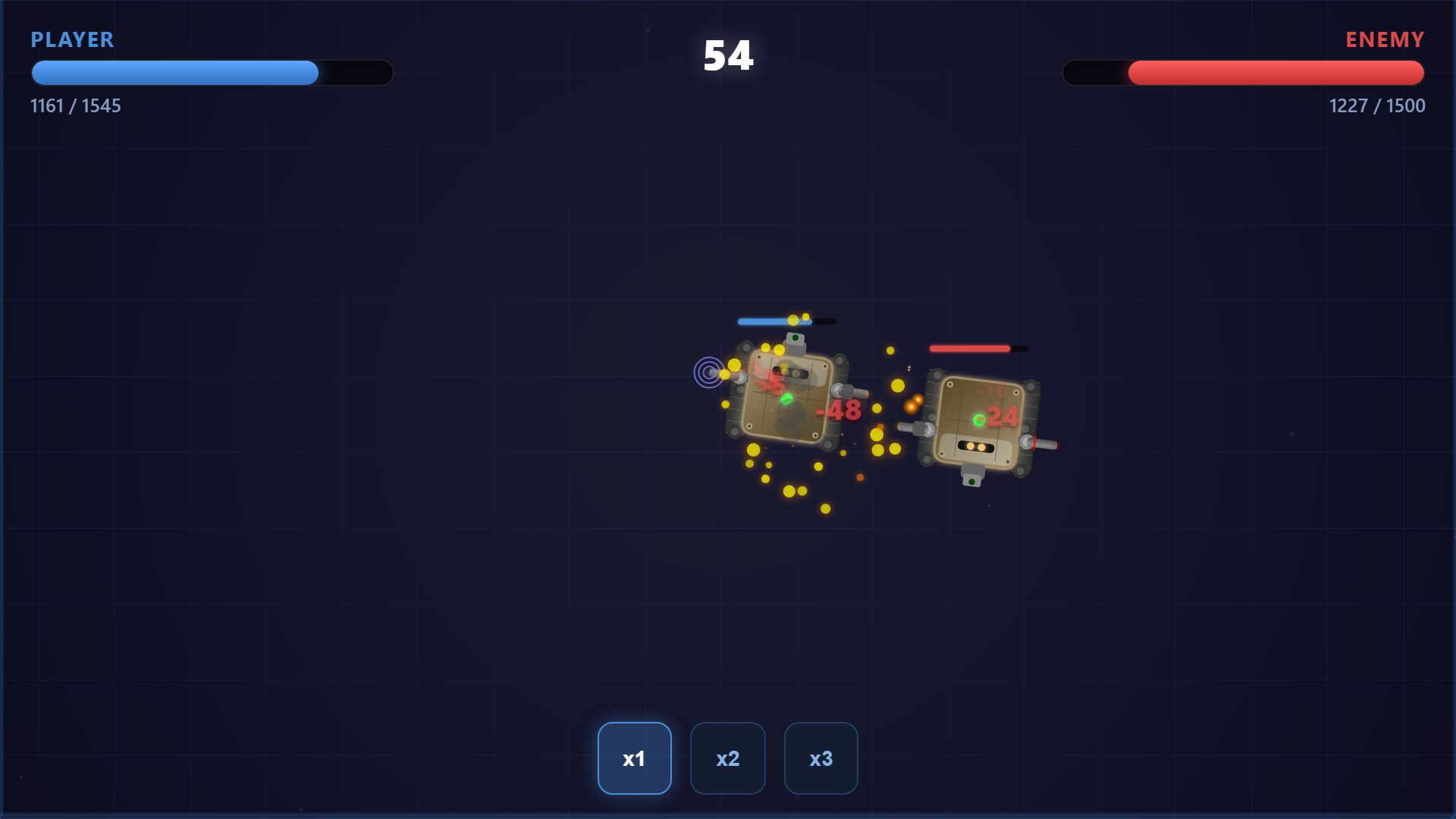Click the green power orb on the player robot

tap(786, 400)
